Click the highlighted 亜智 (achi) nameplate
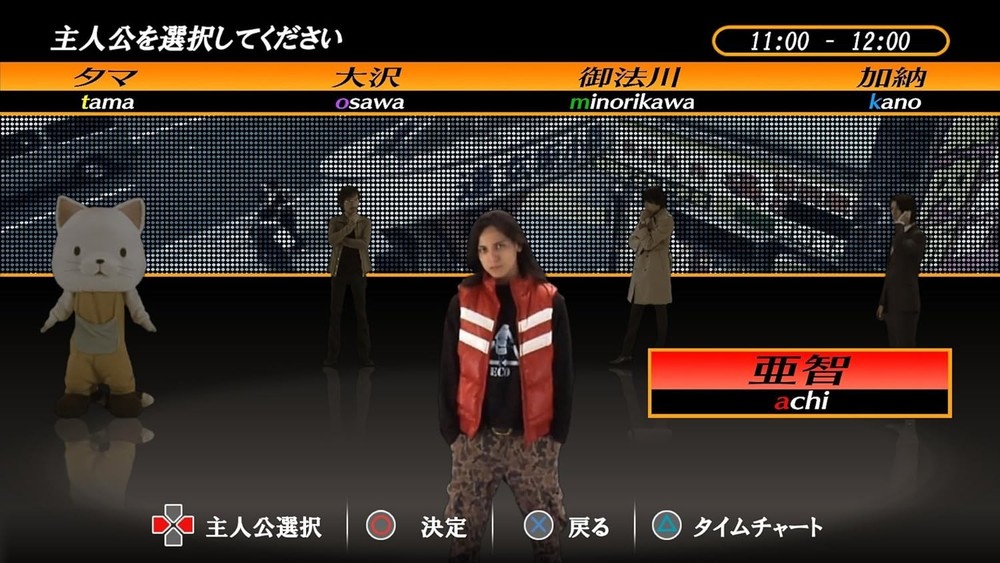 [798, 382]
